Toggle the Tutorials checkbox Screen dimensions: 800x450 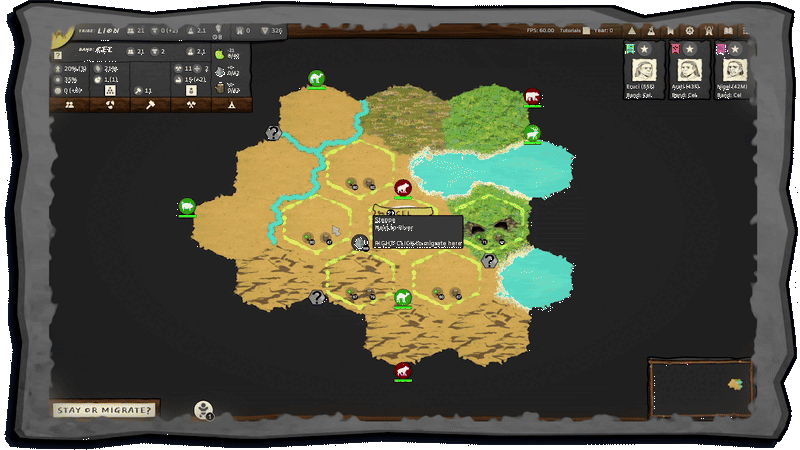coord(585,31)
